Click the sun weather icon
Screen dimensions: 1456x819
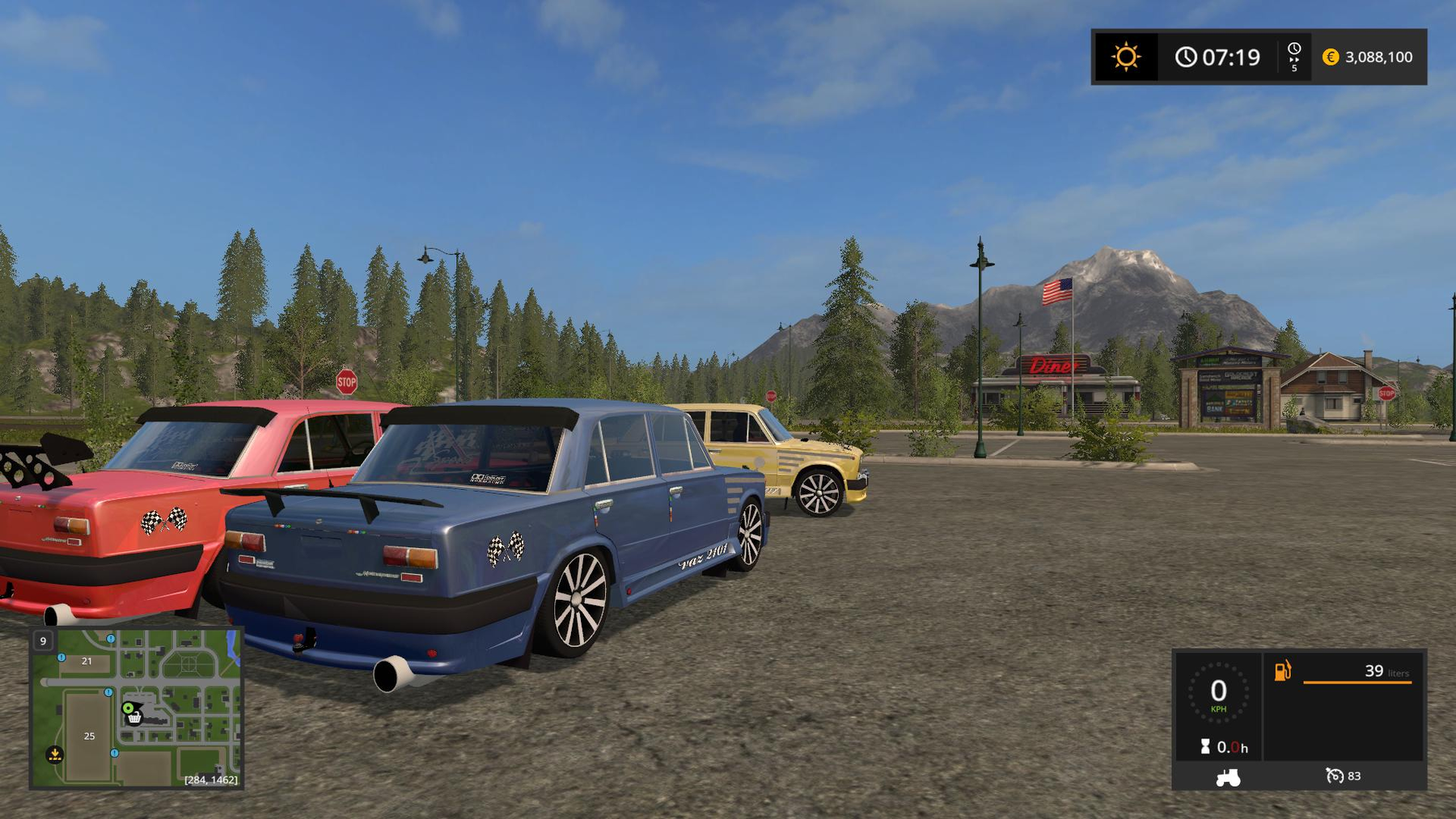click(x=1125, y=57)
